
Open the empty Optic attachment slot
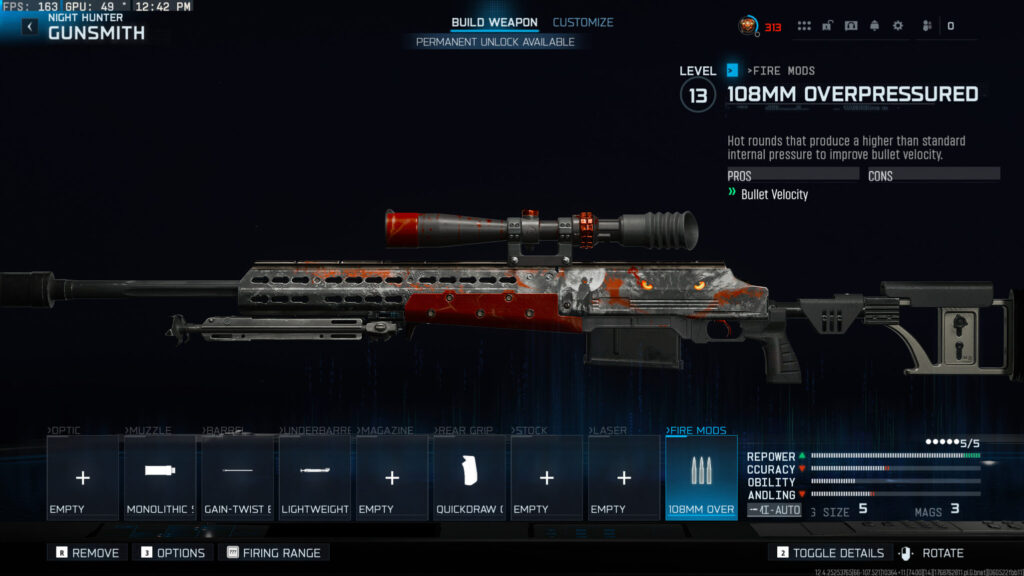click(x=82, y=478)
